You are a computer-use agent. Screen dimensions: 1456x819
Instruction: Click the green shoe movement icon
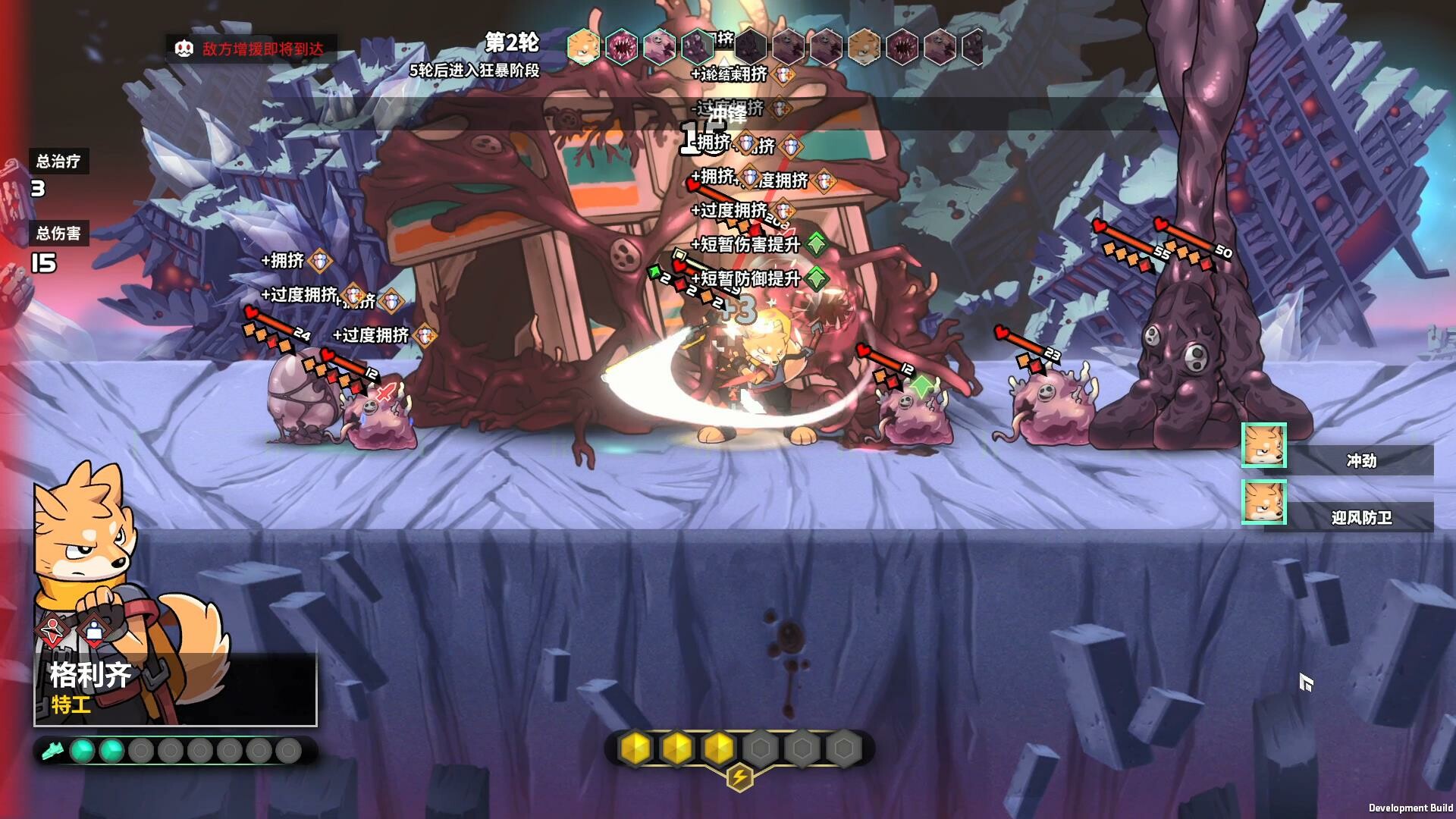[x=52, y=751]
